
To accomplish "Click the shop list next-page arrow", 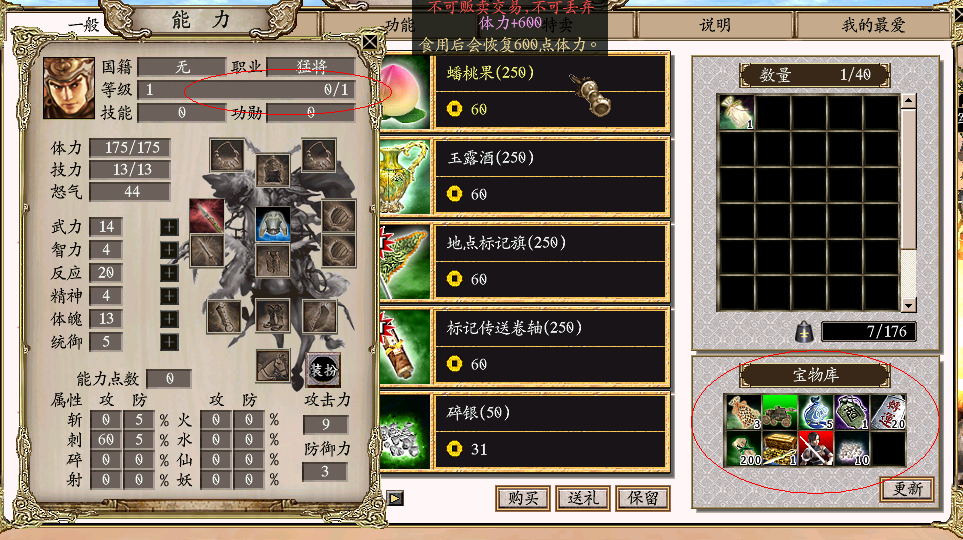I will pos(396,498).
